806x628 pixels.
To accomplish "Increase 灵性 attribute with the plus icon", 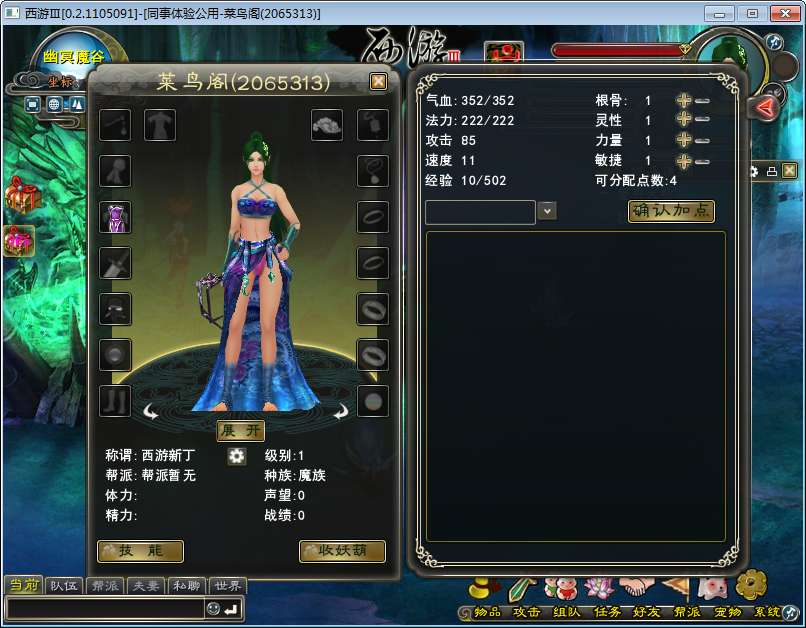I will 684,120.
